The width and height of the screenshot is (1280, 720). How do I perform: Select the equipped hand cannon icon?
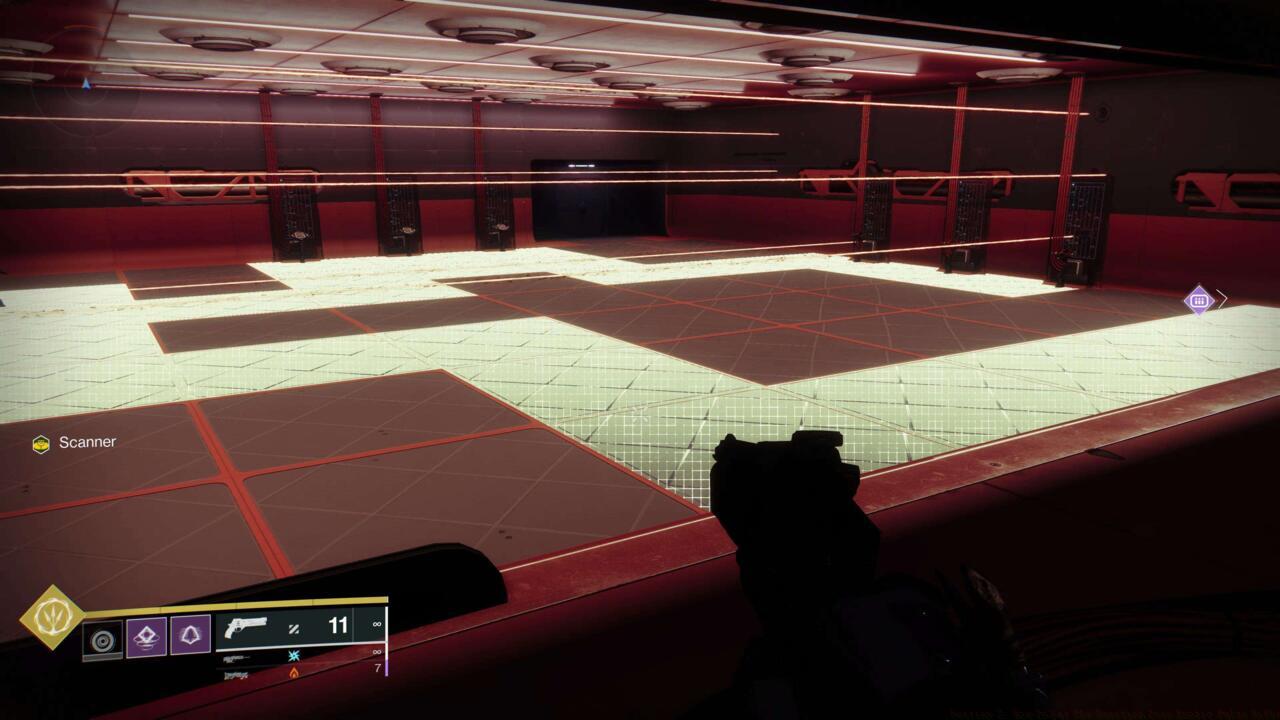tap(246, 626)
